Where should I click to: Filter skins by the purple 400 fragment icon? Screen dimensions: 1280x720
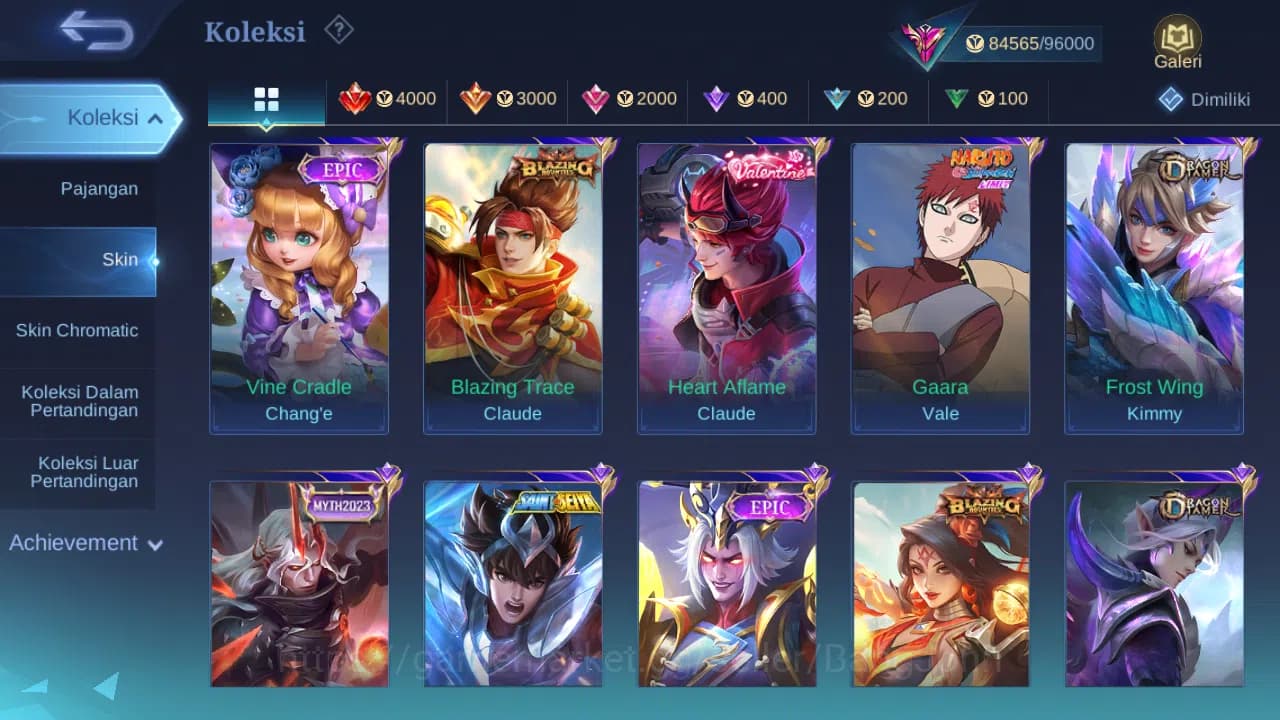point(748,99)
